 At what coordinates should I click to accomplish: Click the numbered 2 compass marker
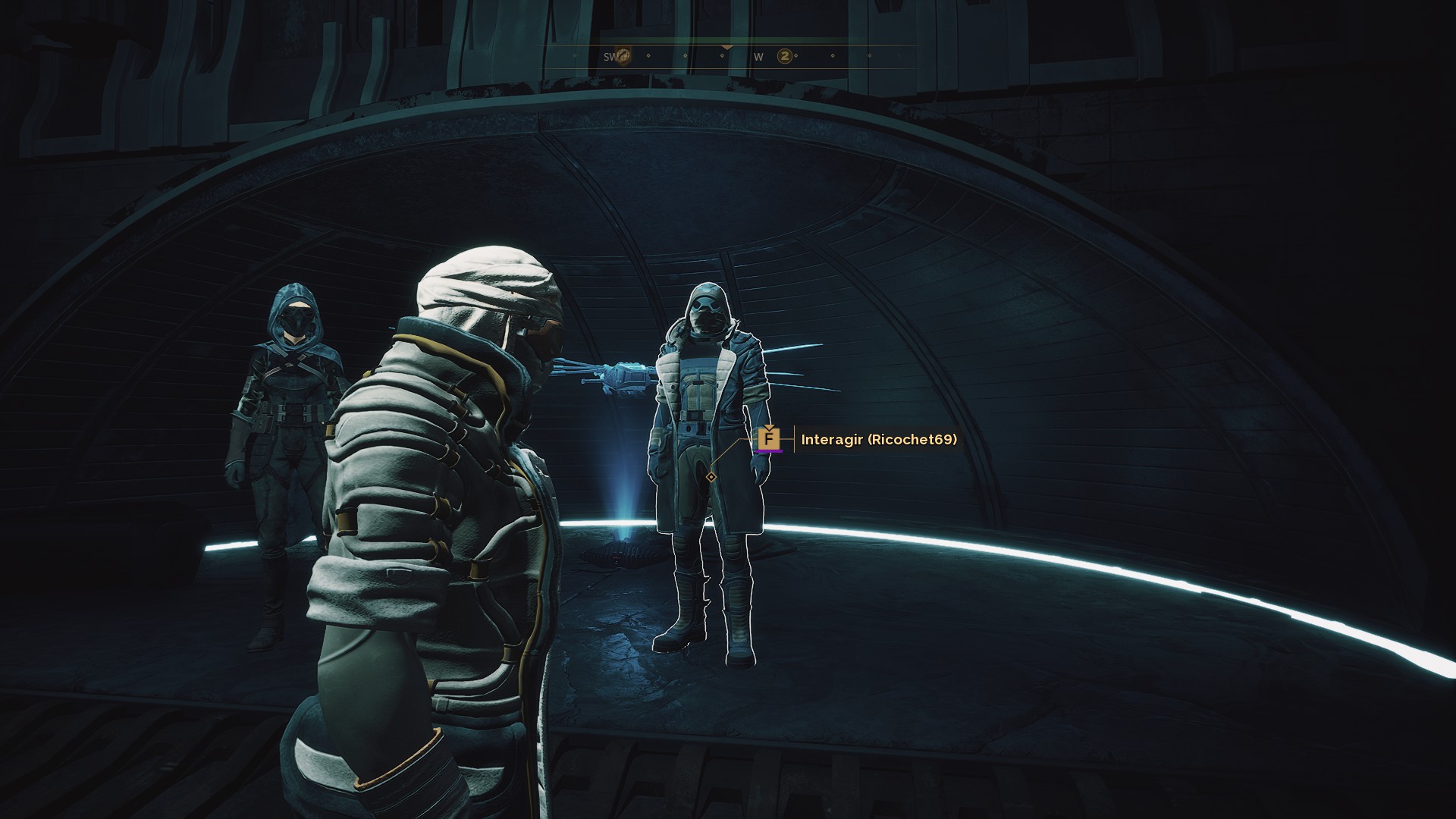click(785, 56)
